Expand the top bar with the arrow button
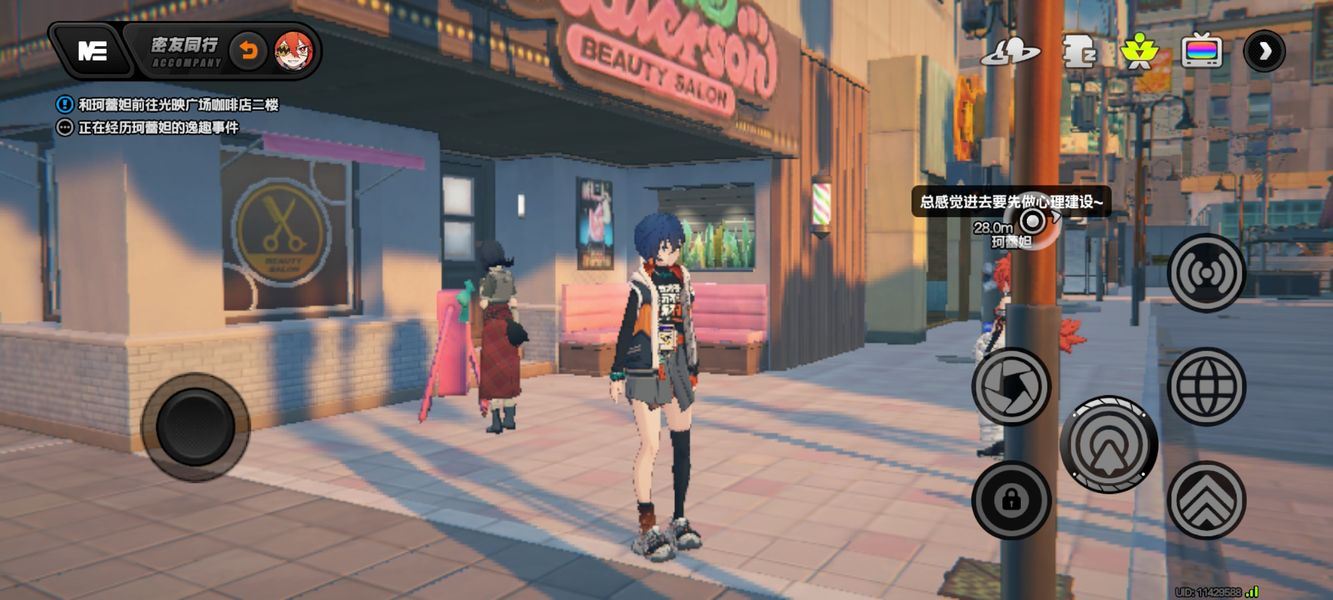This screenshot has height=600, width=1333. coord(1264,51)
